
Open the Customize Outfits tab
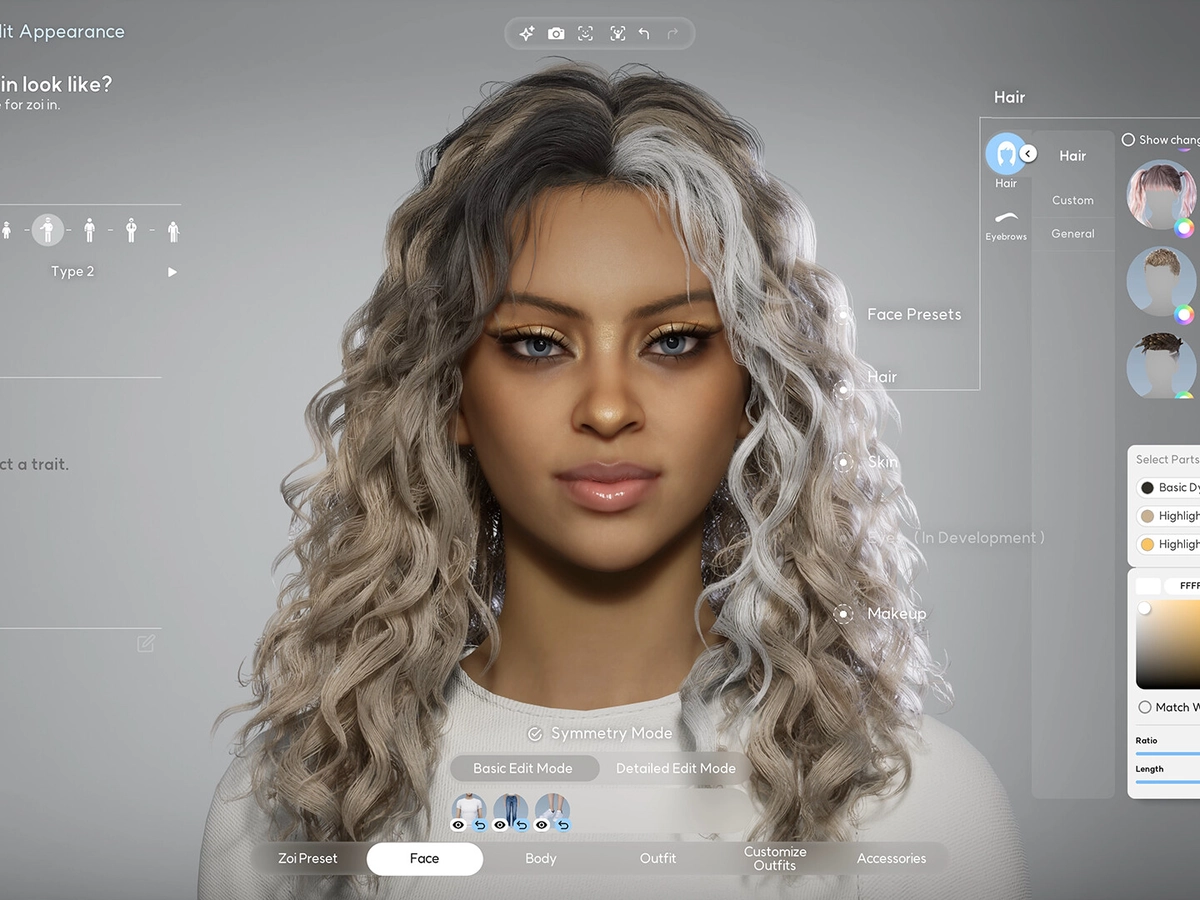pyautogui.click(x=775, y=858)
